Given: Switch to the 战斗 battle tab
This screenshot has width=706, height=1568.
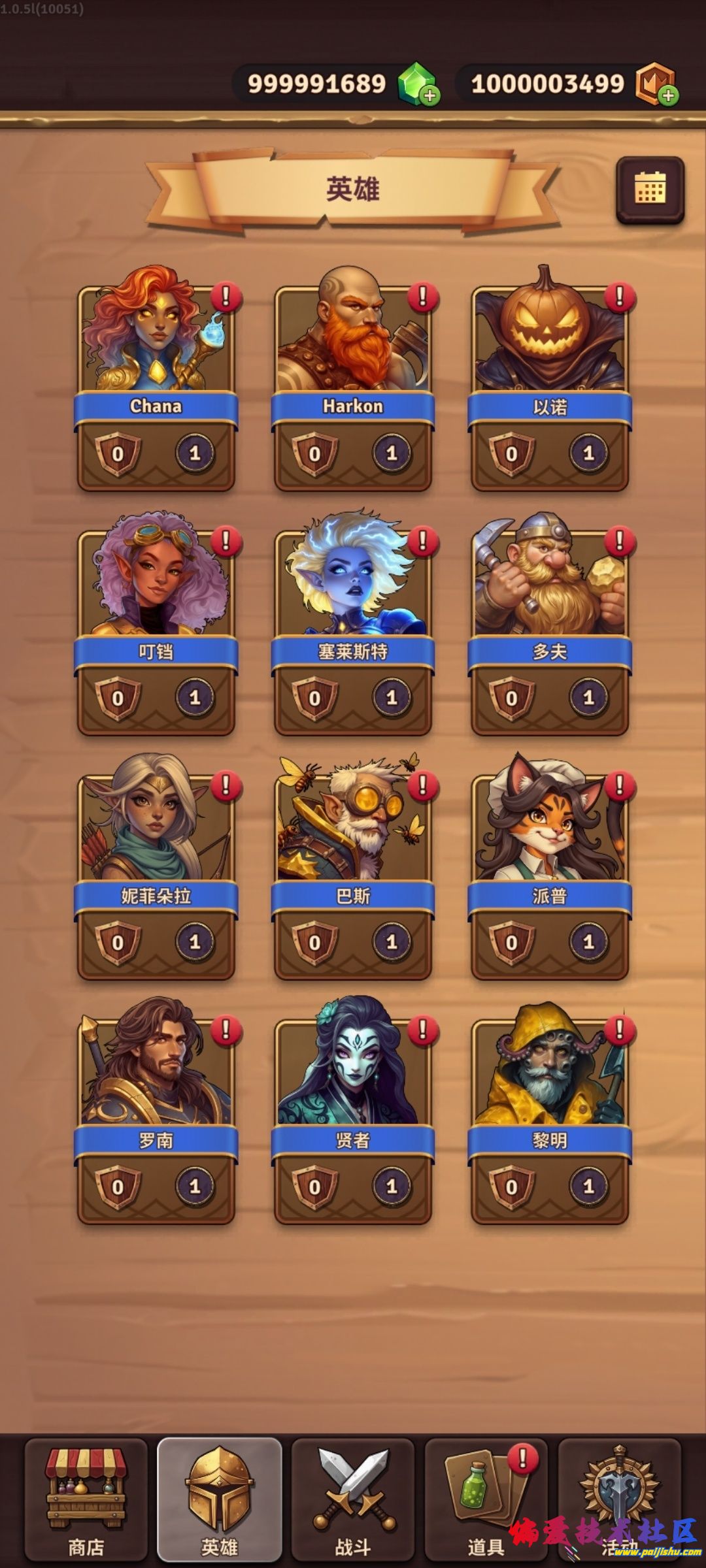Looking at the screenshot, I should point(353,1500).
